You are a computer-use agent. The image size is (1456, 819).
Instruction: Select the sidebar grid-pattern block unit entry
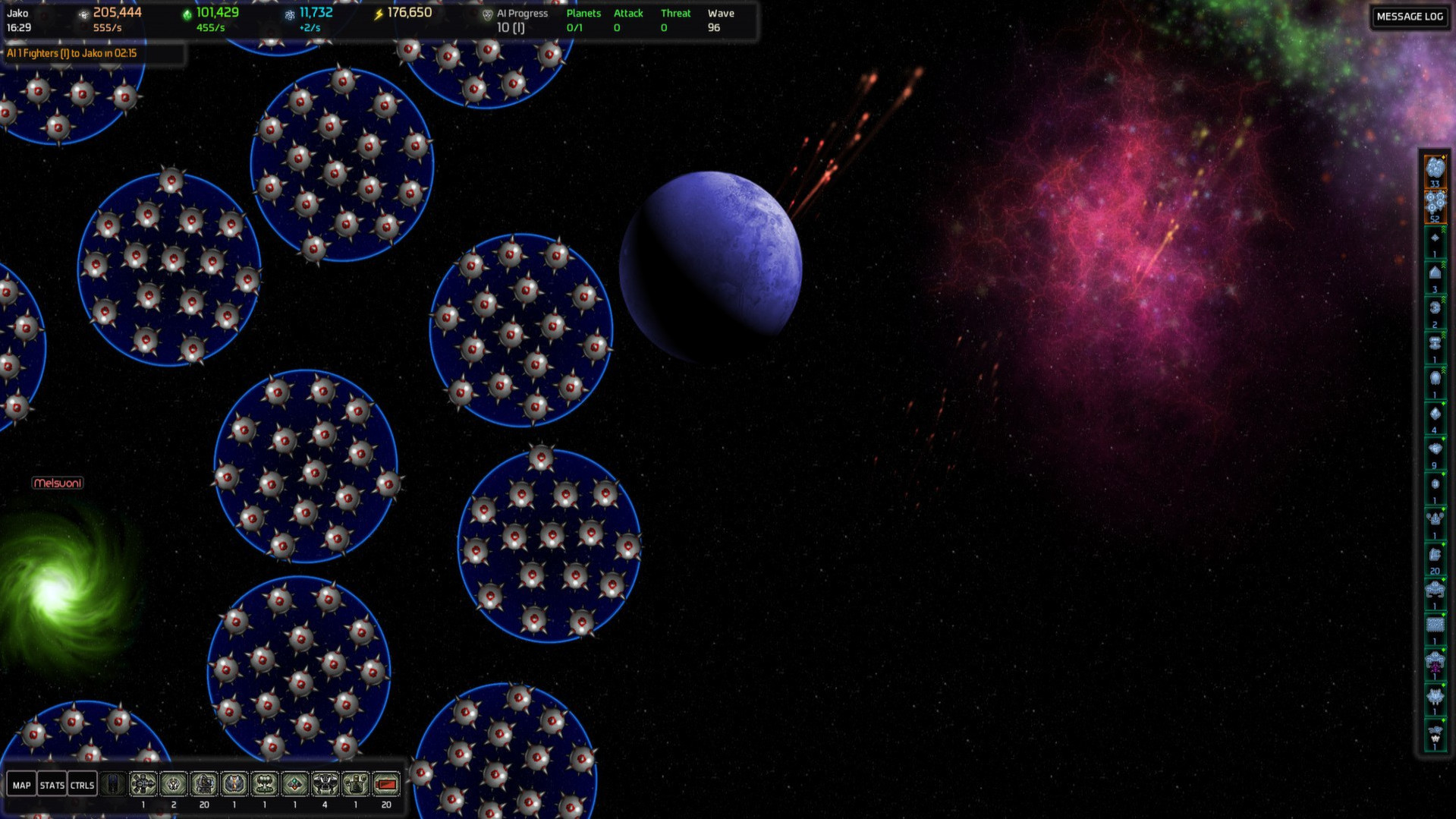tap(1434, 626)
